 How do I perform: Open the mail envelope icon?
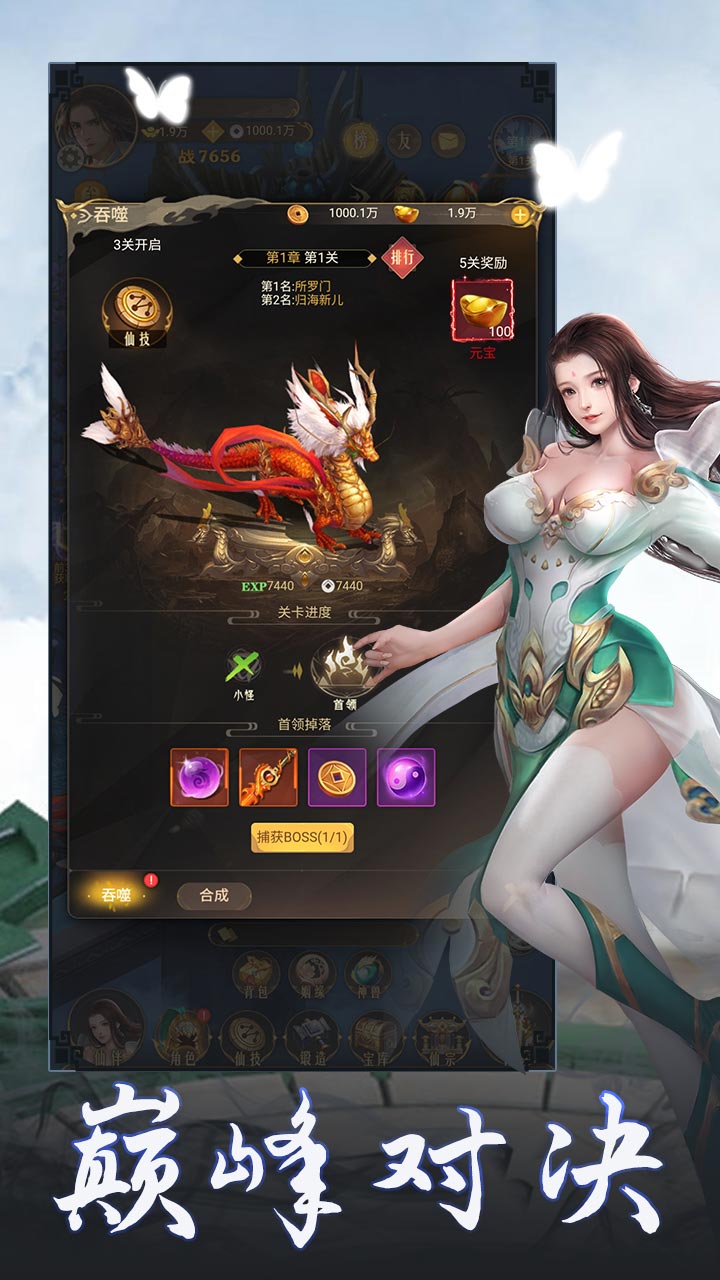(448, 141)
